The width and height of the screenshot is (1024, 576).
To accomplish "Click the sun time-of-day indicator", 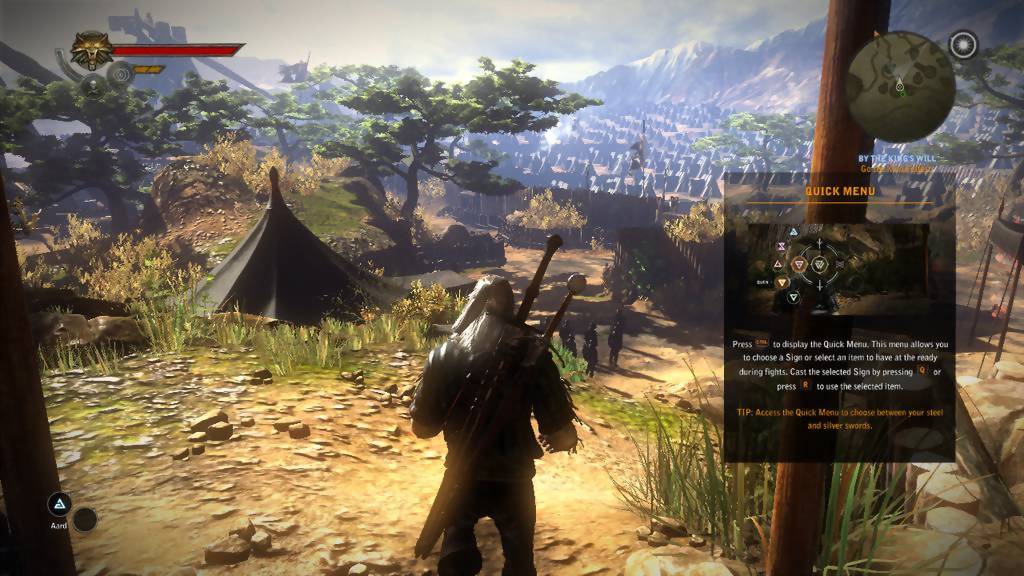I will point(963,45).
